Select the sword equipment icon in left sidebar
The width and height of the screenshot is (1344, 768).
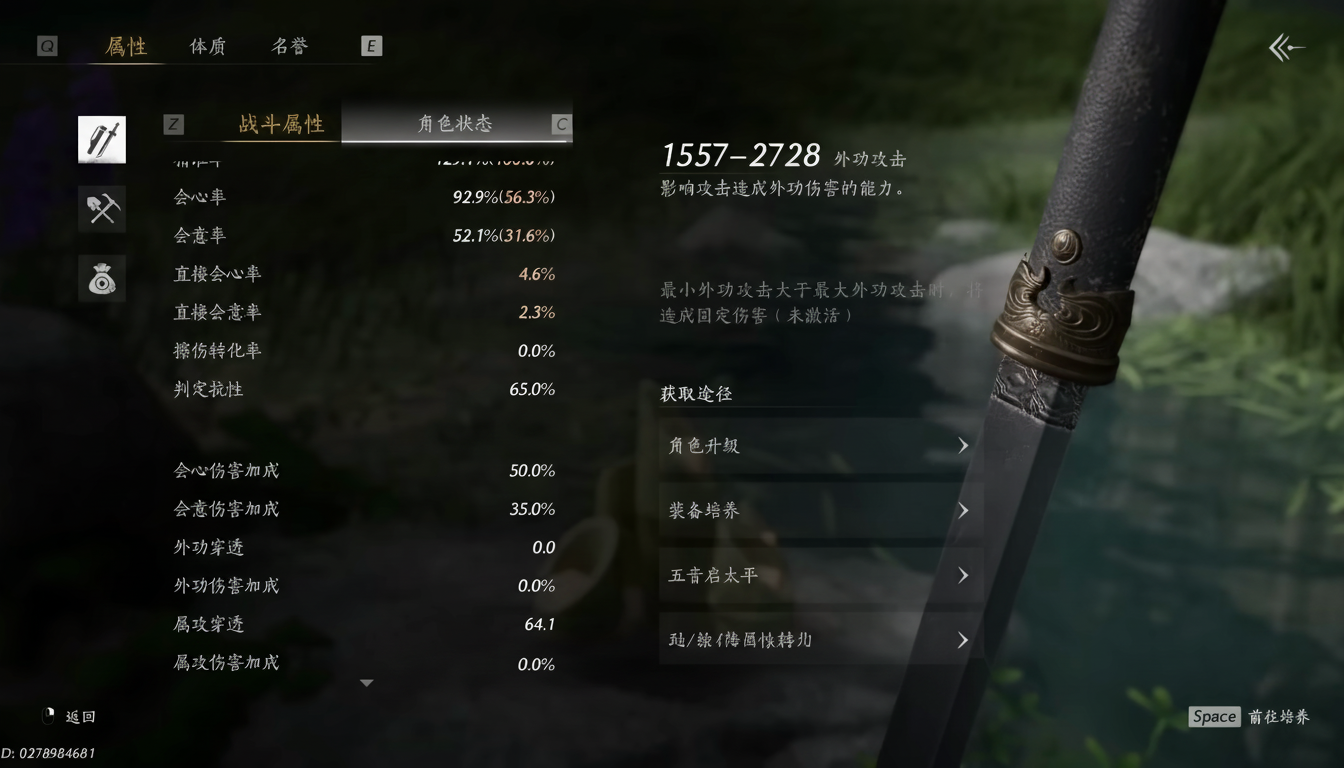tap(101, 140)
